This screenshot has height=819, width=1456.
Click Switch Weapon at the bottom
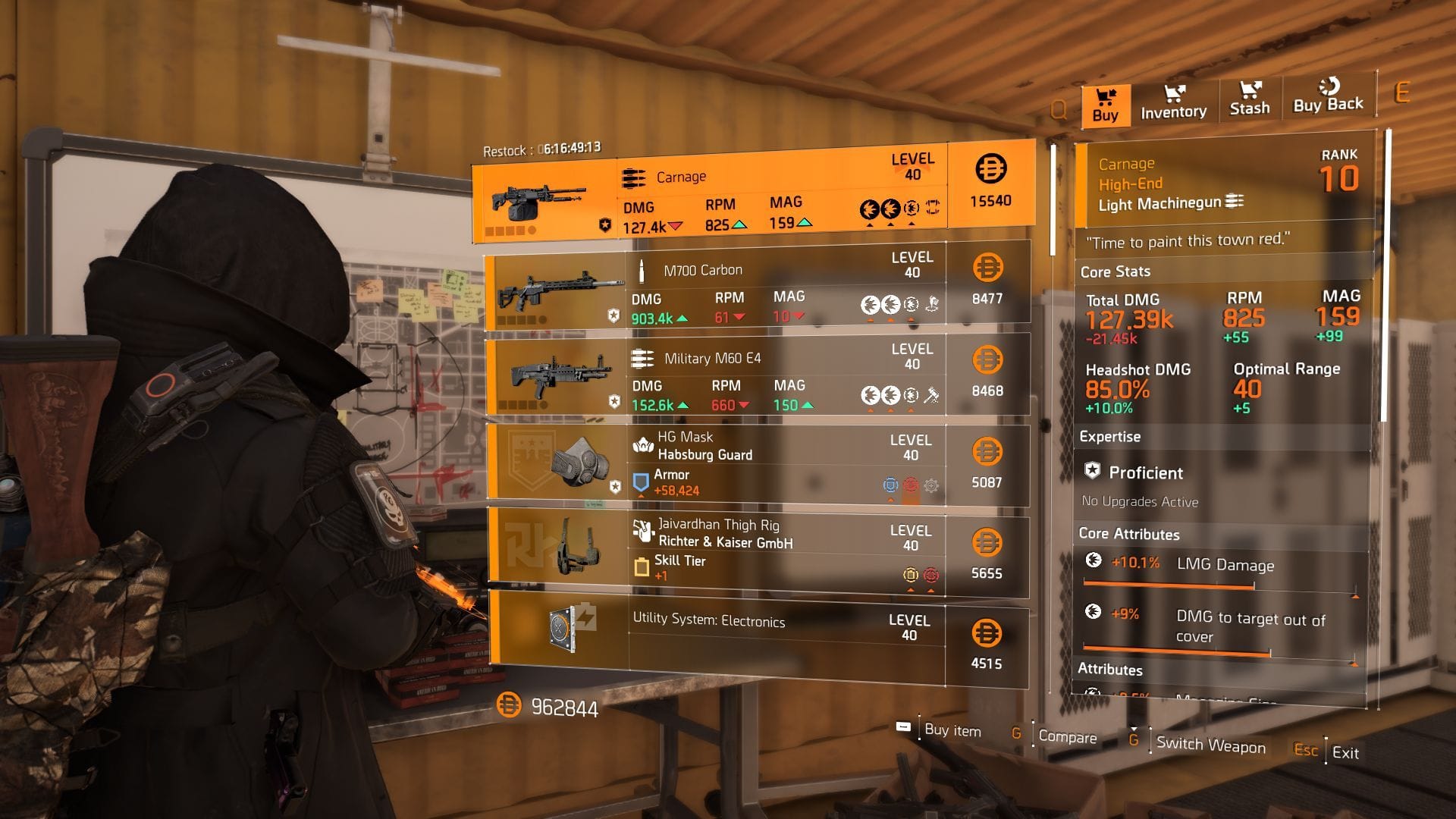point(1209,745)
